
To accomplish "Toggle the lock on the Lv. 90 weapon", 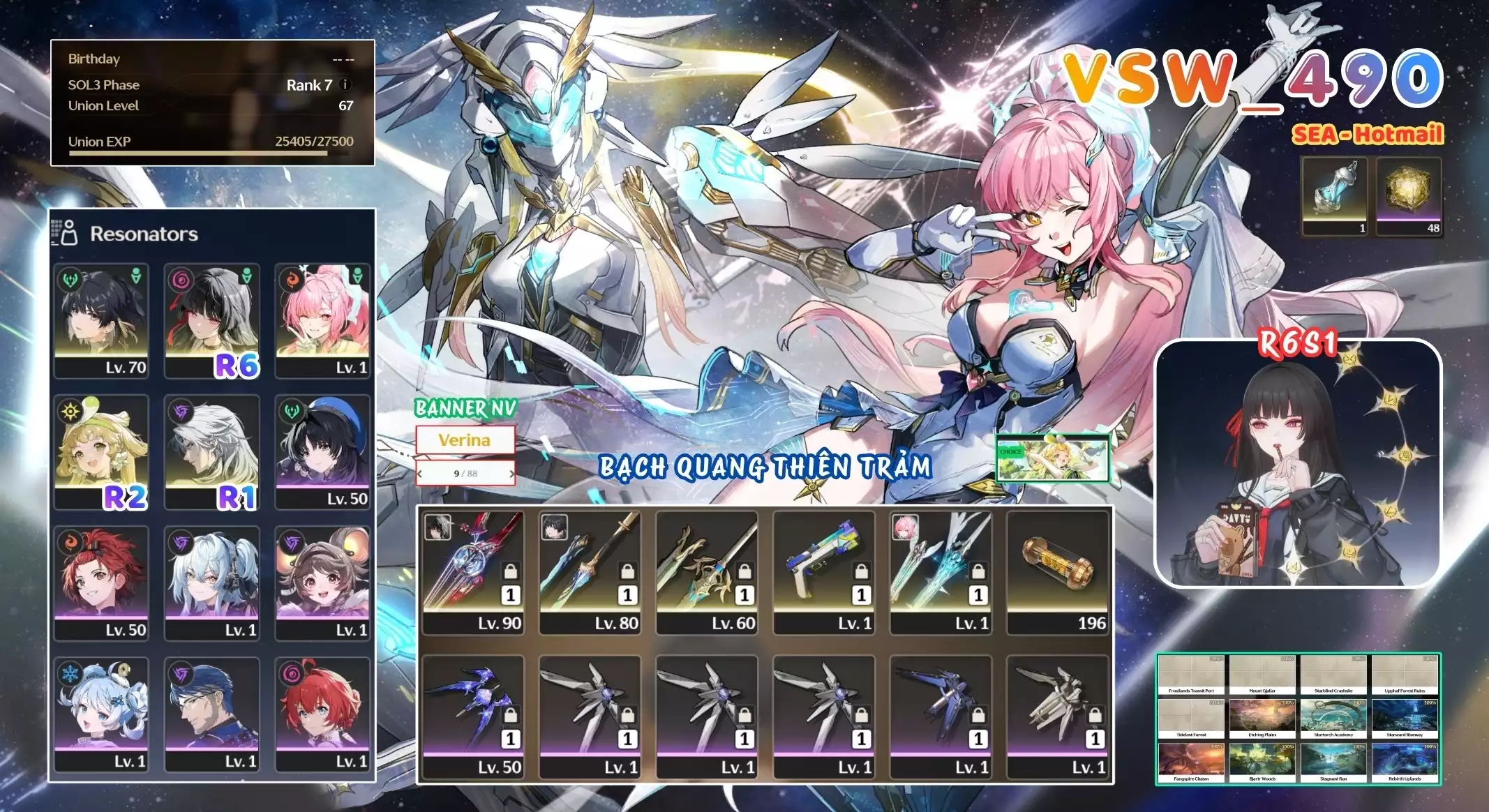I will pos(510,572).
